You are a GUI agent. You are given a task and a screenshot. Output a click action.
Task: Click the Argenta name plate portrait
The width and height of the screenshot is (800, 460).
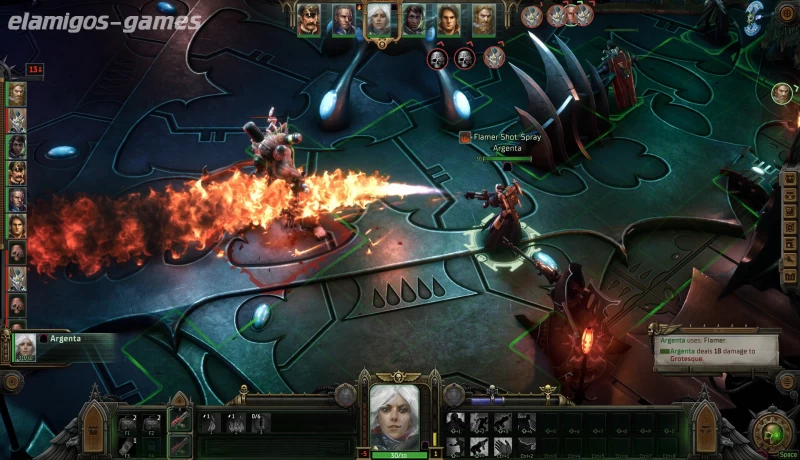[x=27, y=346]
